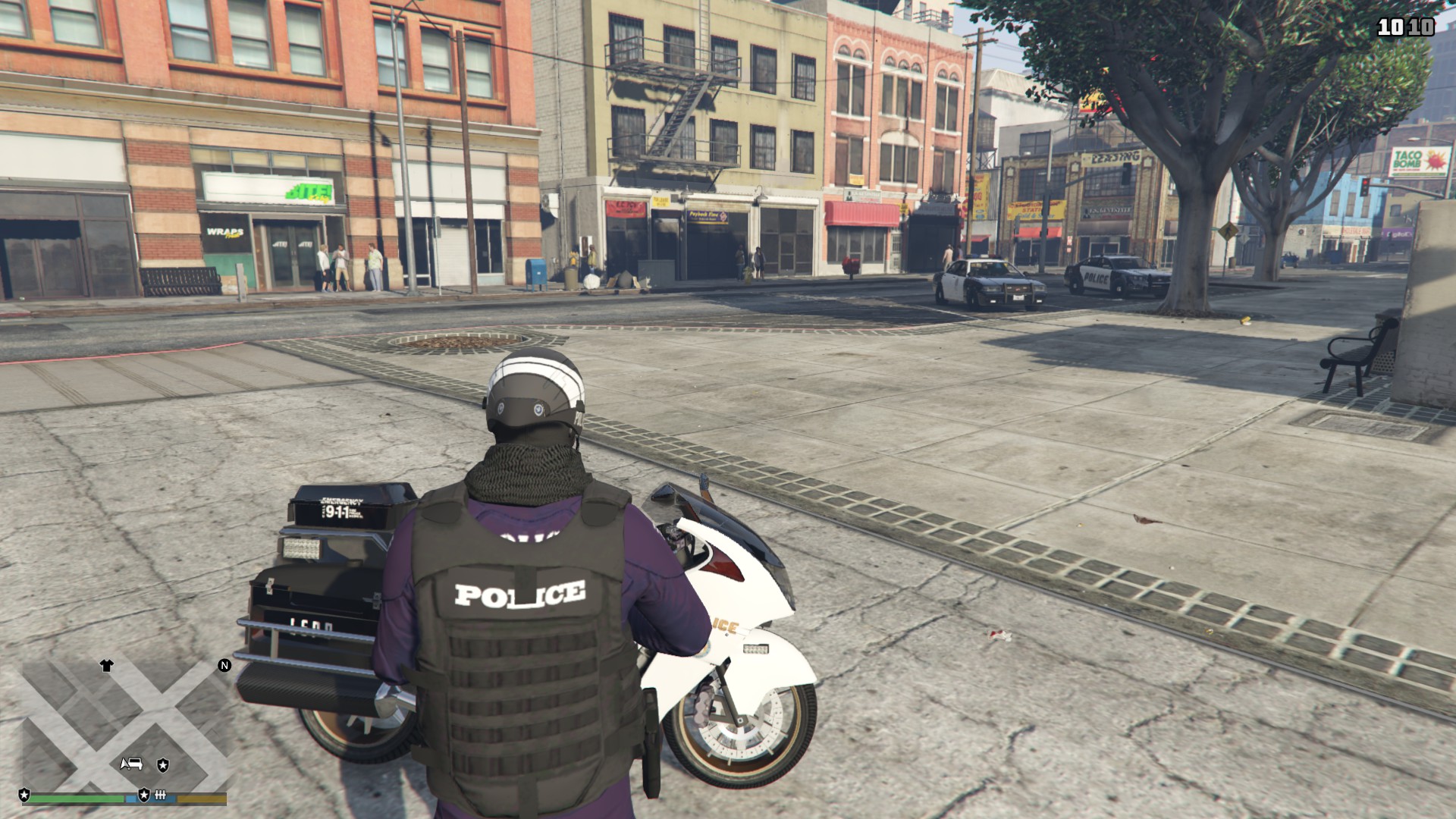Viewport: 1456px width, 819px height.
Task: Click the north compass N marker
Action: 224,666
